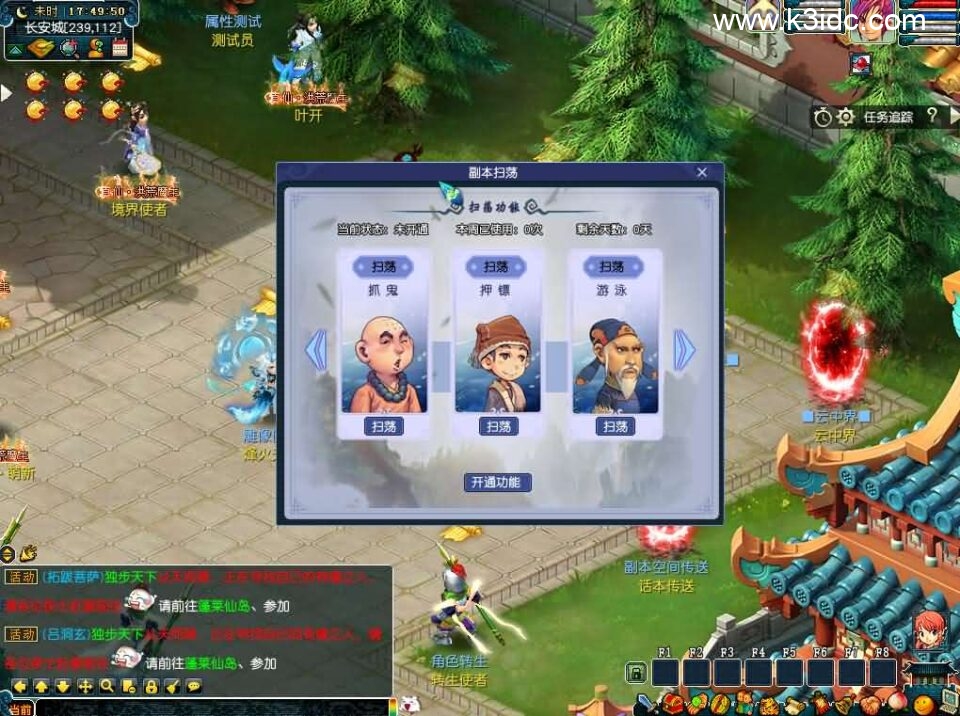This screenshot has width=960, height=716.
Task: Open the world map search globe icon
Action: [69, 47]
